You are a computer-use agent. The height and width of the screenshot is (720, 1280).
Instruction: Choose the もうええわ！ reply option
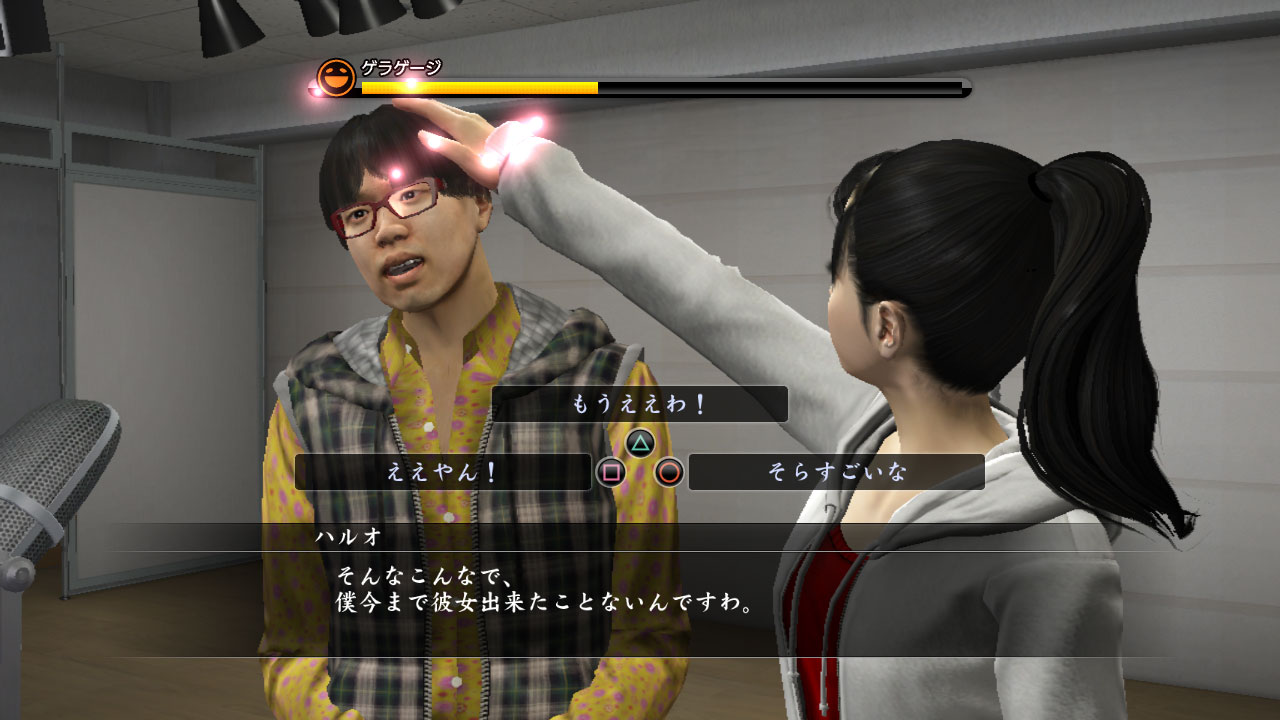point(640,404)
